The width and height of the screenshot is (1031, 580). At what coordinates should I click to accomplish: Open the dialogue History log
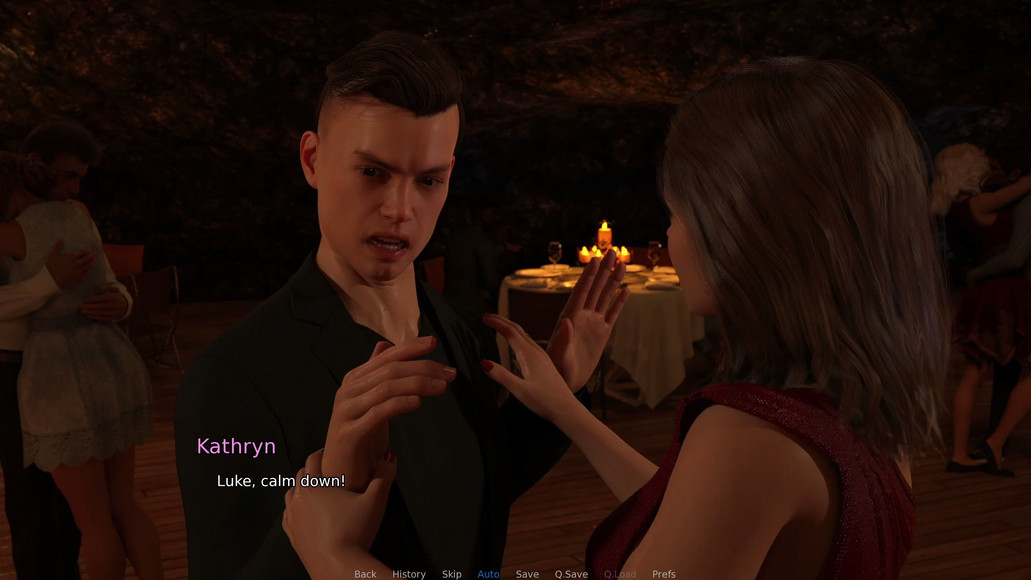[409, 574]
